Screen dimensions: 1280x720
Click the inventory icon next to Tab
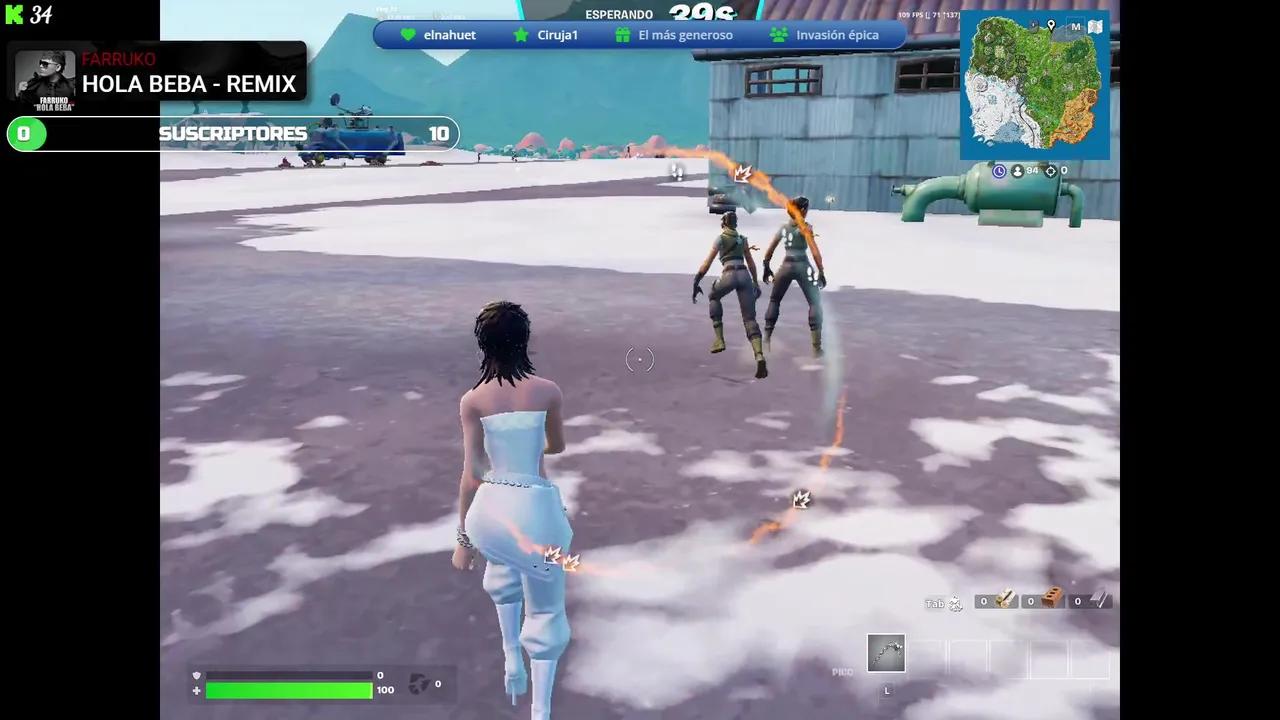tap(954, 602)
